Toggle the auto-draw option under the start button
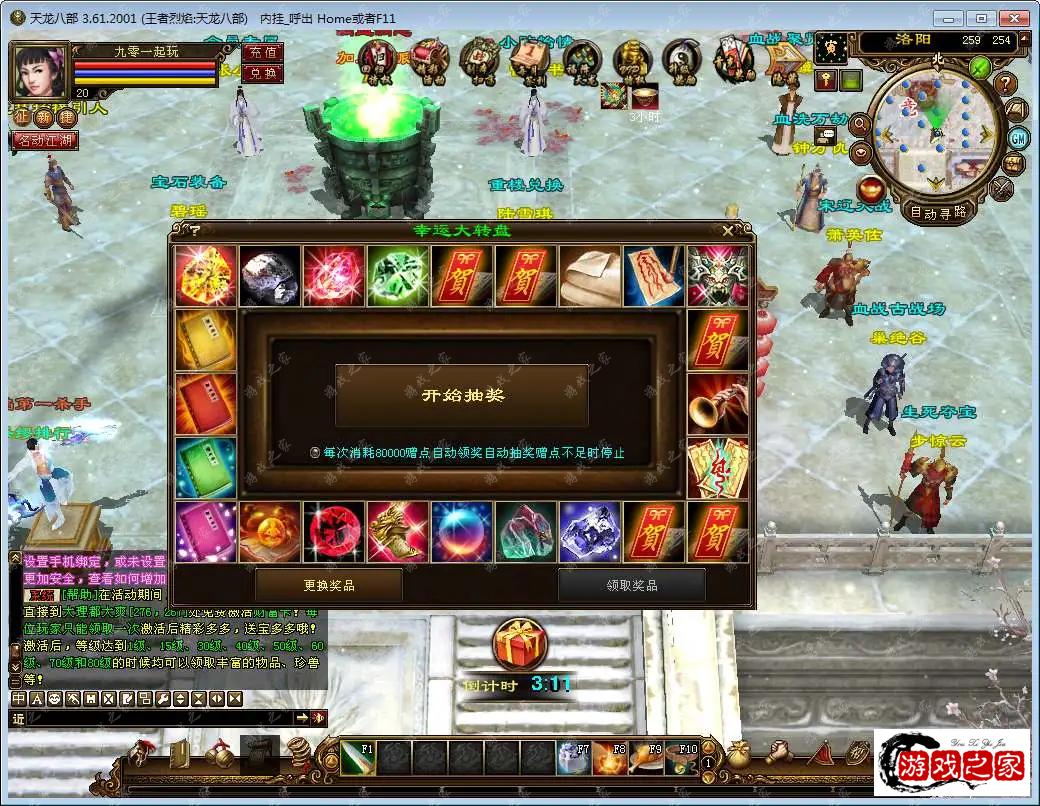 315,453
